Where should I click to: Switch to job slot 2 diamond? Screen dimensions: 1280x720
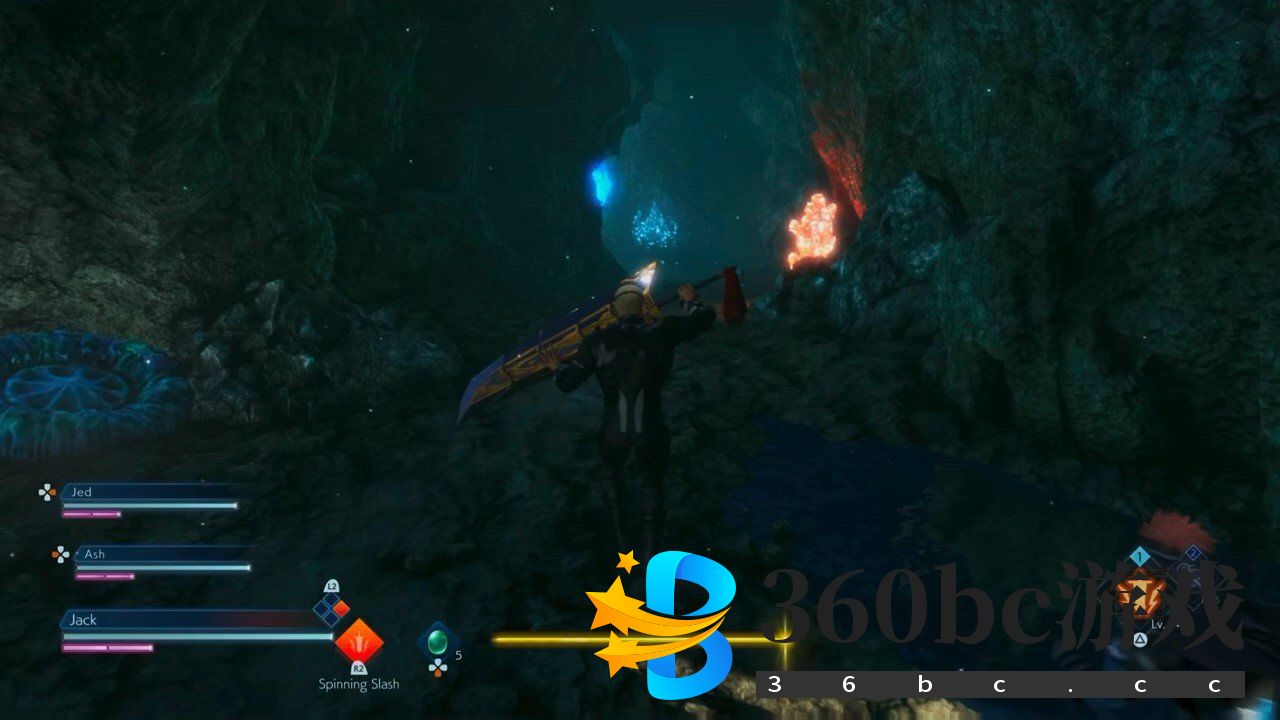pos(1194,551)
